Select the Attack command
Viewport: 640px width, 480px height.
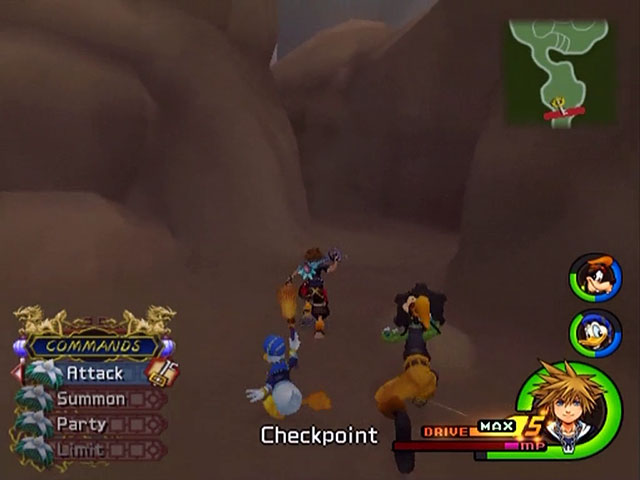point(95,373)
